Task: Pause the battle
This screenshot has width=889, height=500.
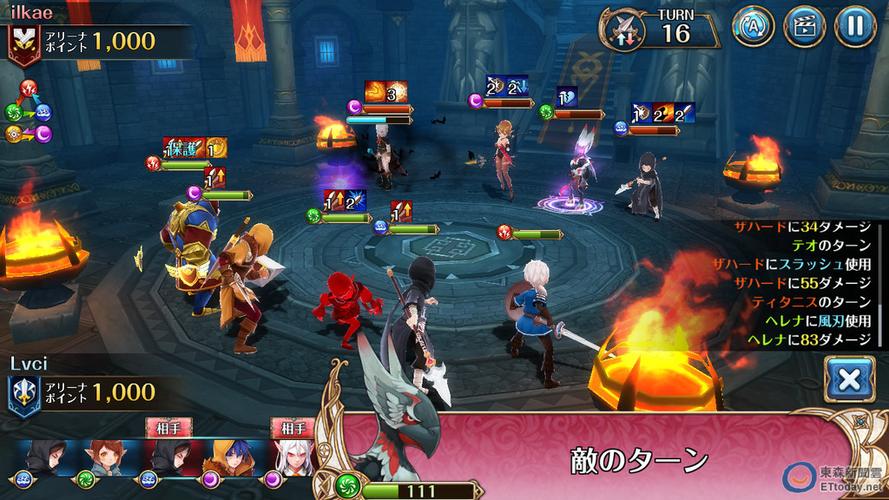Action: pyautogui.click(x=855, y=27)
